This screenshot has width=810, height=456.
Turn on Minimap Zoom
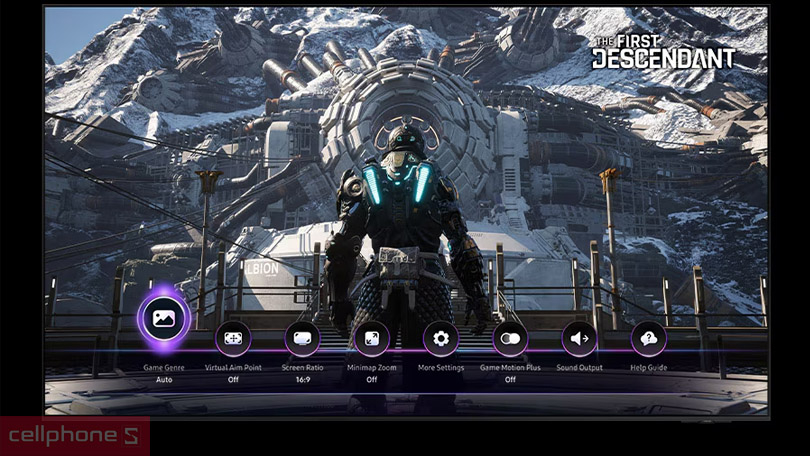371,339
